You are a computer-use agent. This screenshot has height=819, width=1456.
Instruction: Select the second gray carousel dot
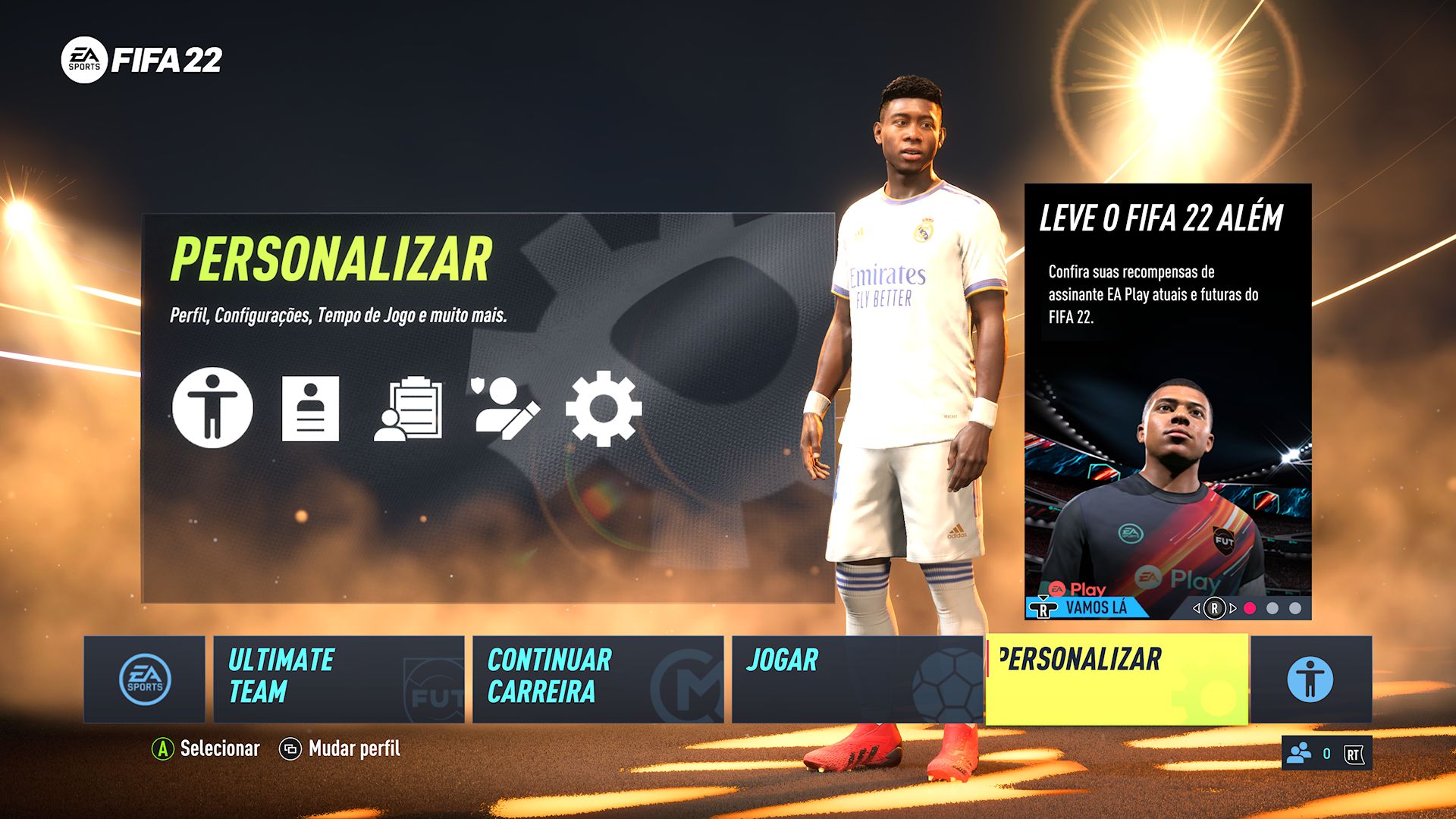(x=1273, y=608)
